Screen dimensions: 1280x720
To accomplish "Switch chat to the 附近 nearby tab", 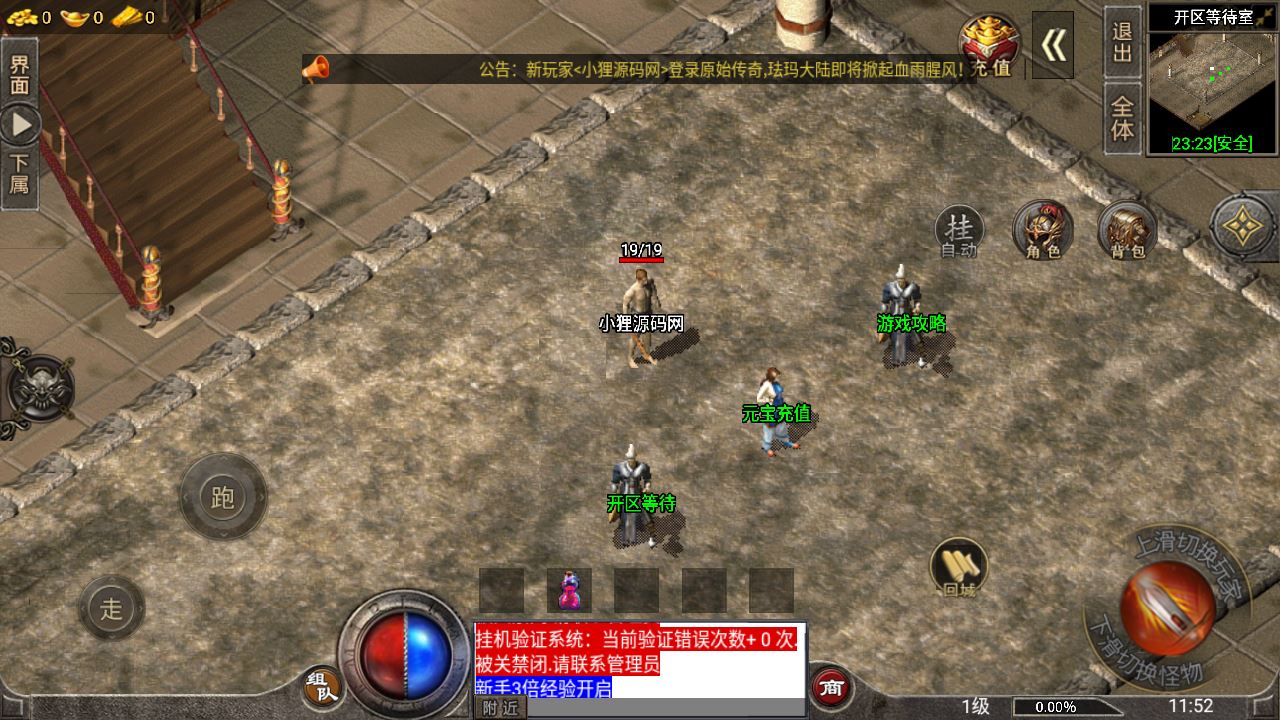I will [500, 708].
